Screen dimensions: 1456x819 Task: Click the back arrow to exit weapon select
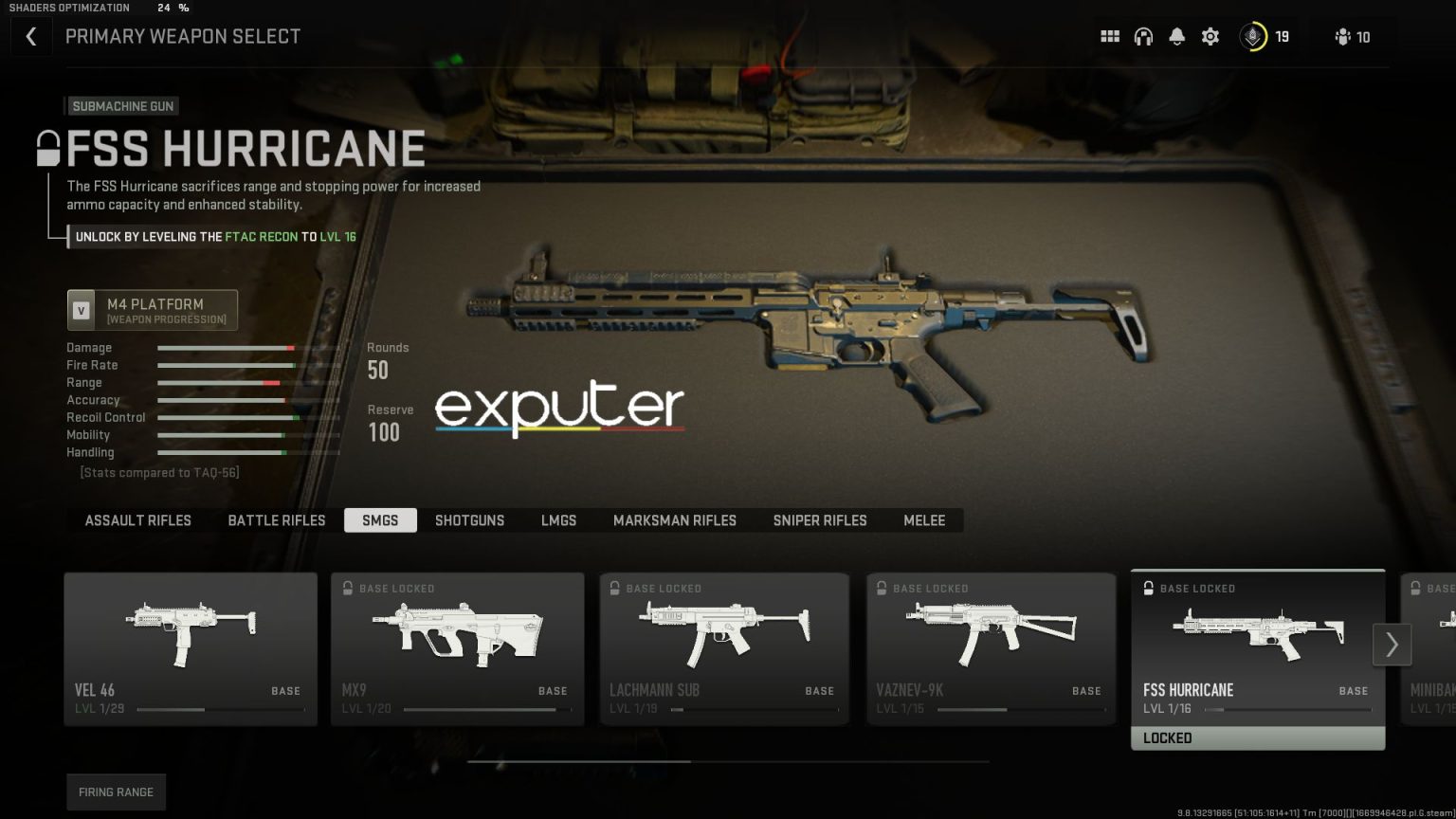click(31, 36)
